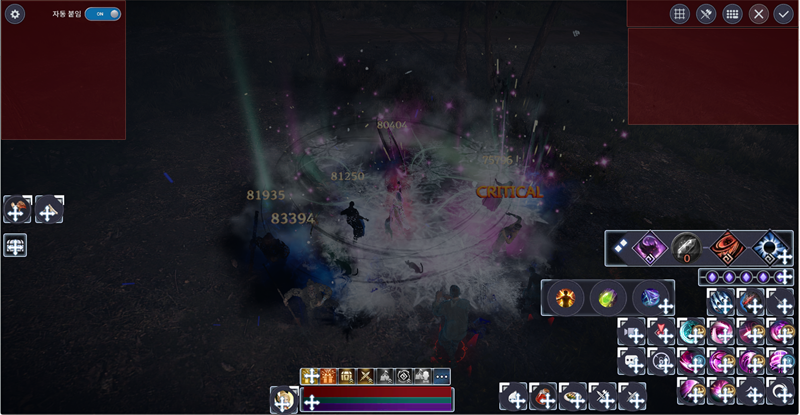
Task: Select the food bowl quick slot
Action: (x=573, y=395)
